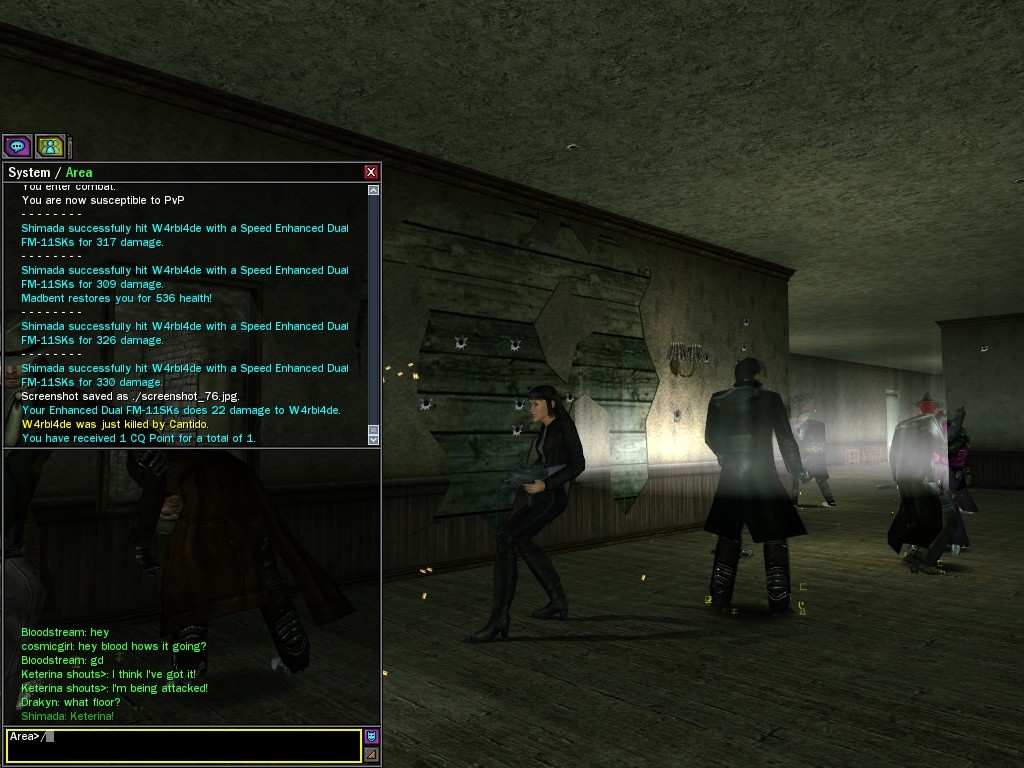Click the purple speech-bubble chat icon
This screenshot has width=1024, height=768.
coord(17,146)
